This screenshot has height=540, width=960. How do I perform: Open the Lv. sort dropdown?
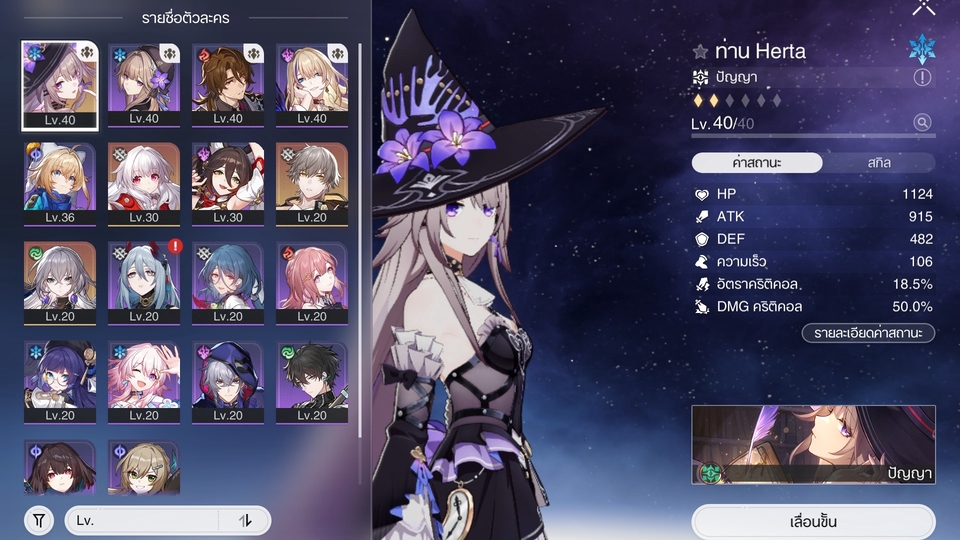click(142, 520)
